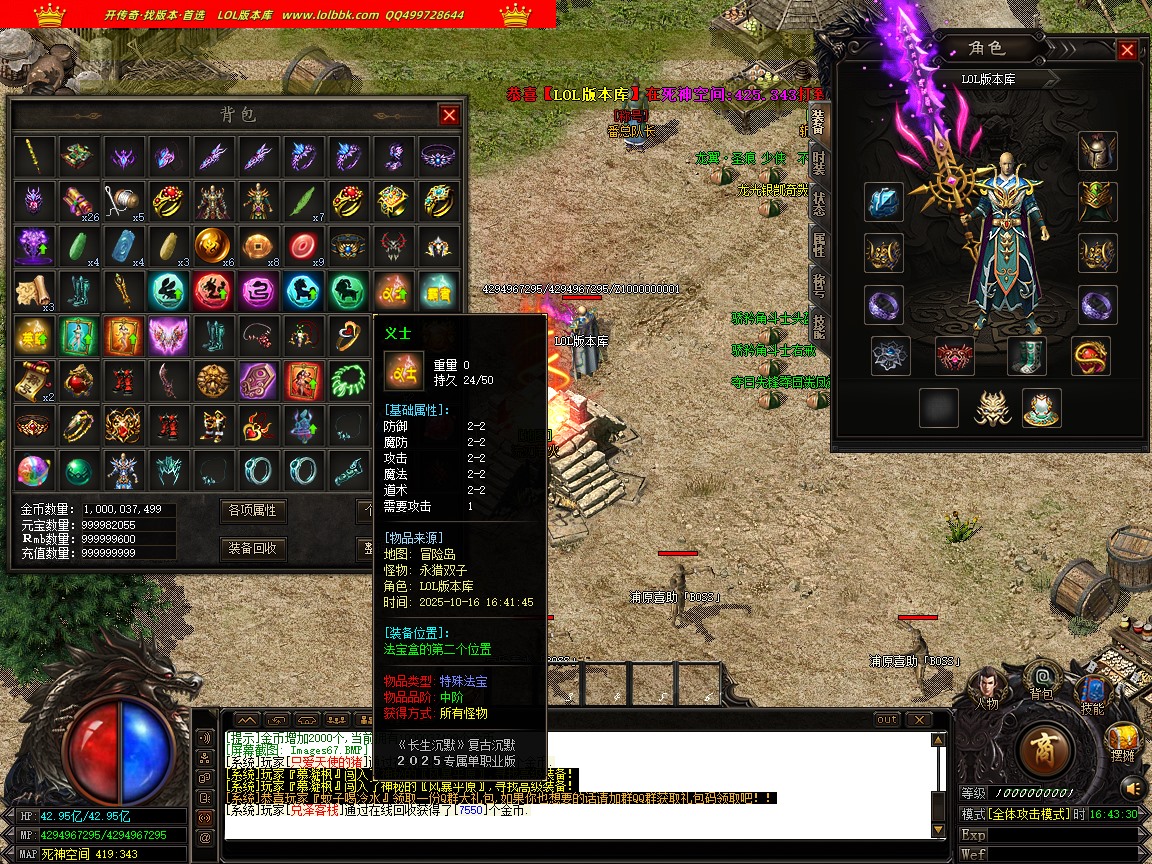Open the 状态 status tab

click(x=819, y=203)
